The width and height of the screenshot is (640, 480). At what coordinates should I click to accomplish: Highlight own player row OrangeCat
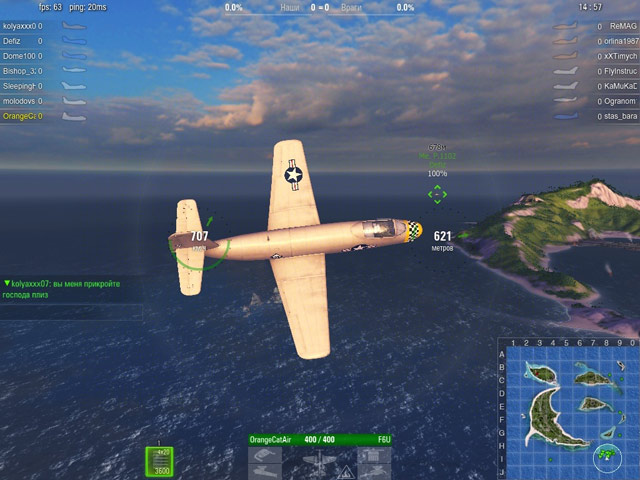(20, 116)
